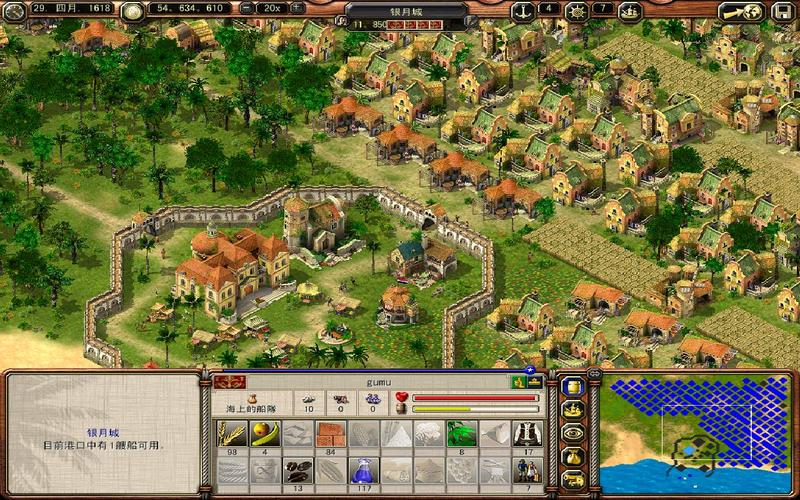800x500 pixels.
Task: Open the barrel goods panel button
Action: pyautogui.click(x=573, y=387)
